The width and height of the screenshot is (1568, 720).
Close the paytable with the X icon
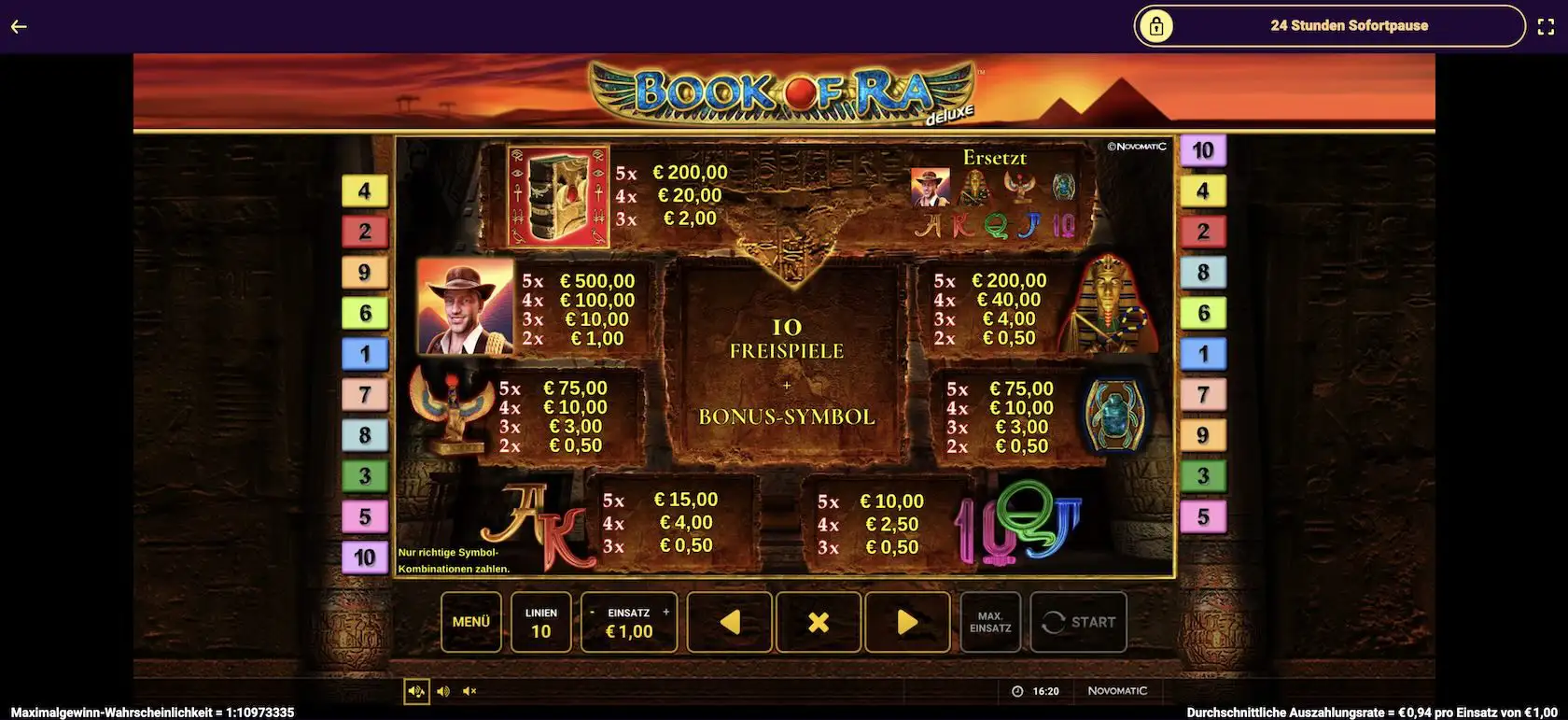[x=819, y=622]
